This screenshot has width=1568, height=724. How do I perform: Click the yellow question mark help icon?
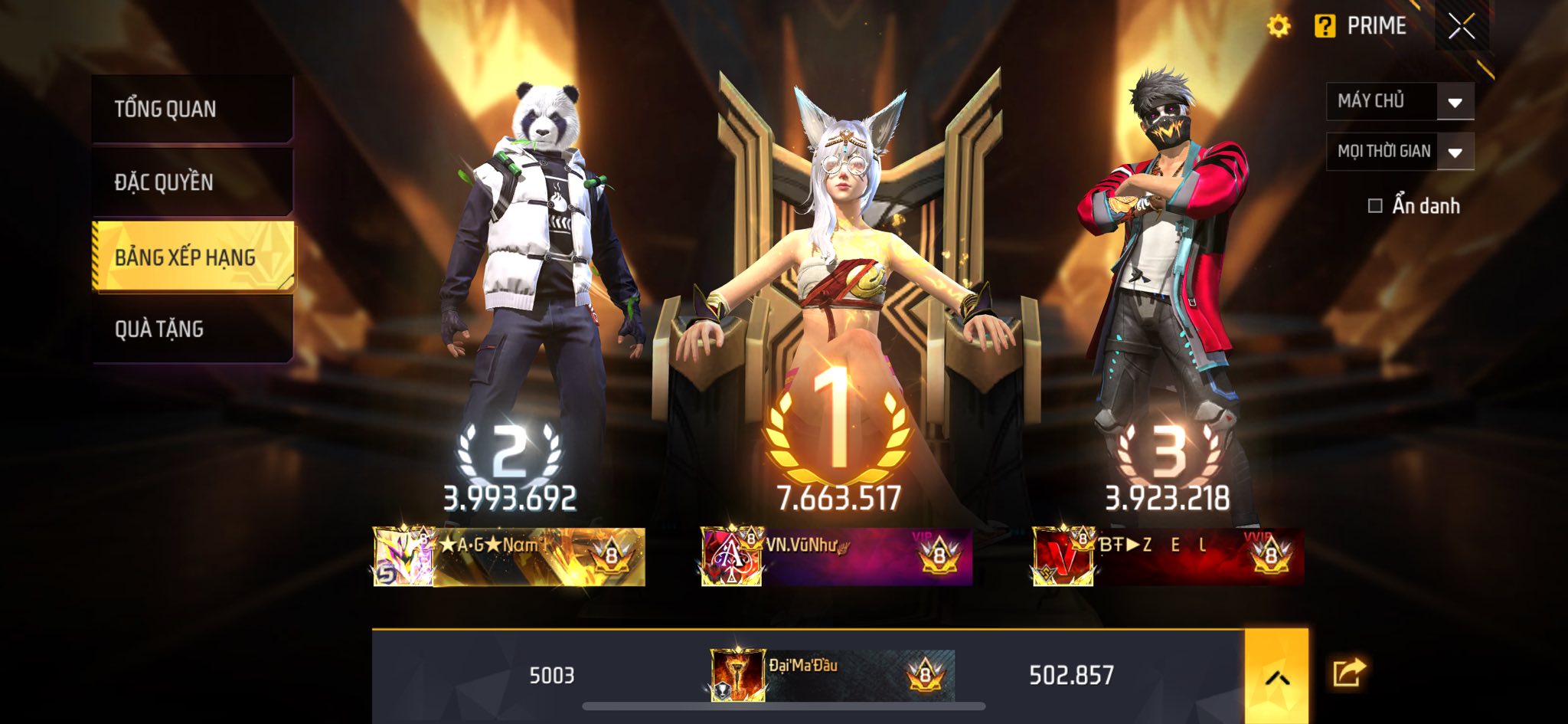1325,26
